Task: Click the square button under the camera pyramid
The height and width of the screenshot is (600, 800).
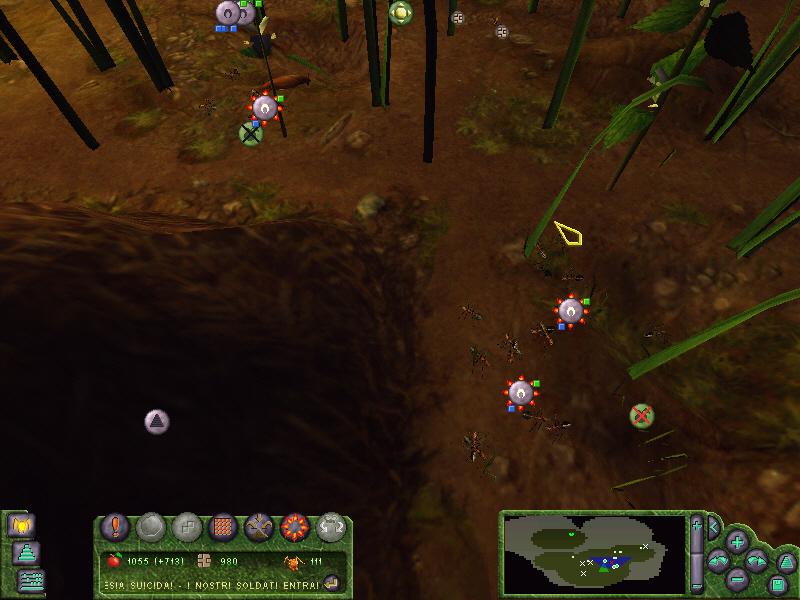Action: tap(777, 583)
